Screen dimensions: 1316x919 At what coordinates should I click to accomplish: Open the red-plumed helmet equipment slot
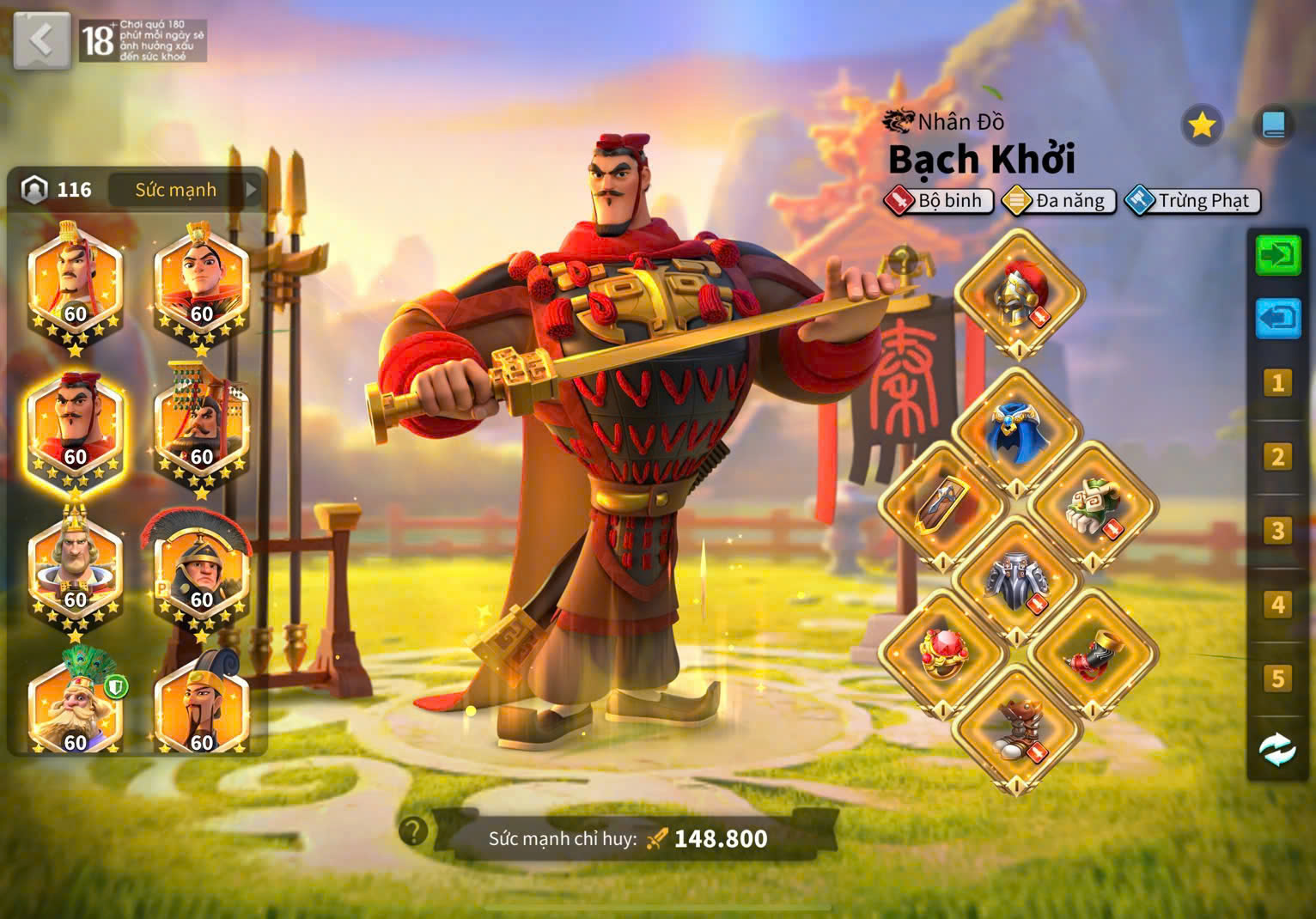pos(1019,294)
